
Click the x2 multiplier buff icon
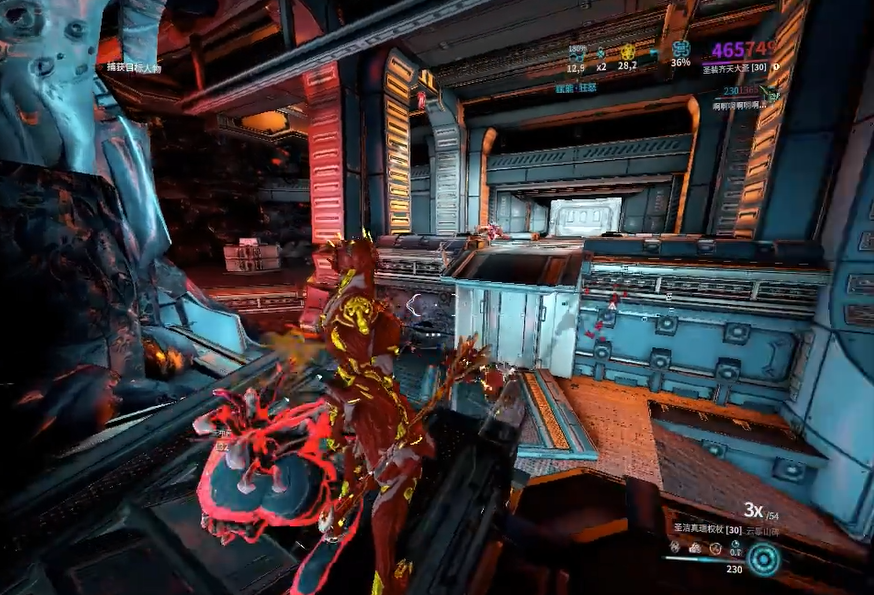pos(601,53)
